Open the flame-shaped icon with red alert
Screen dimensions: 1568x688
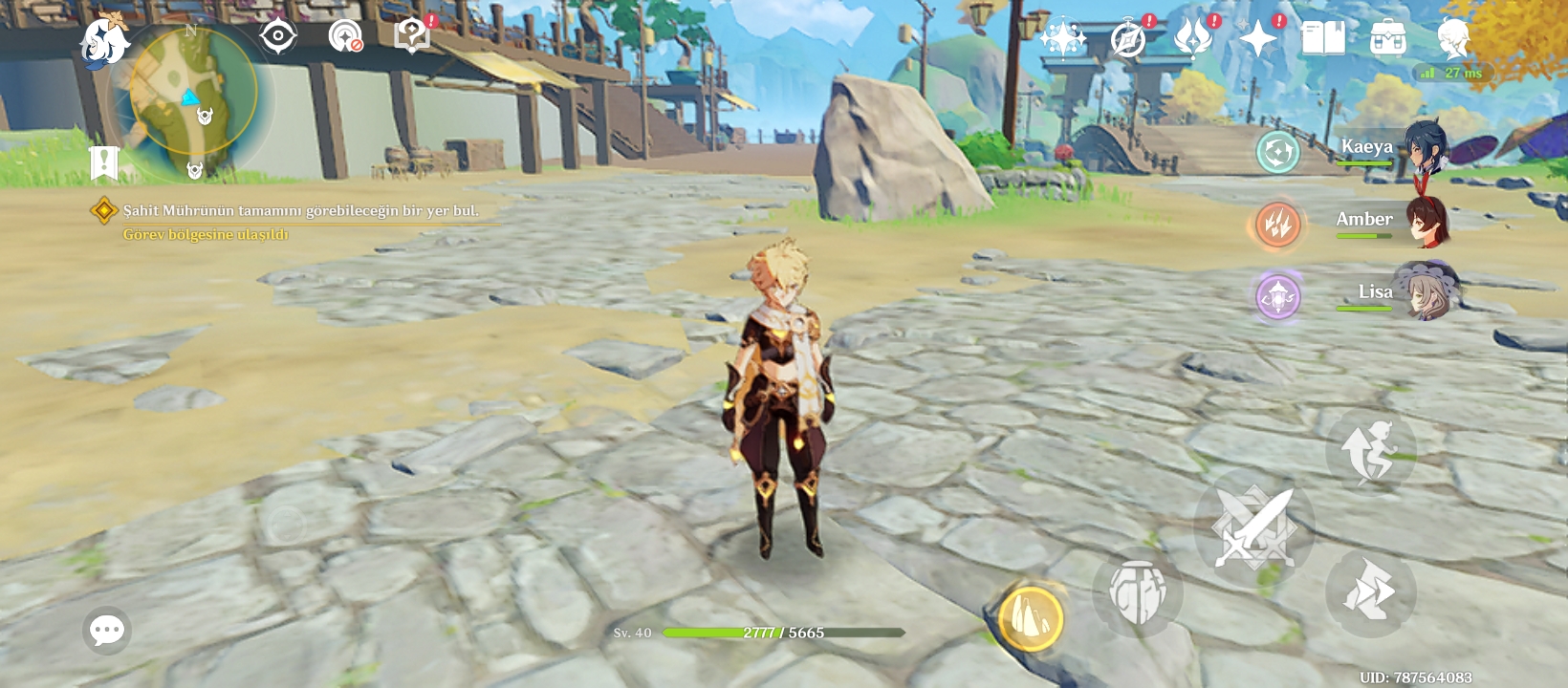click(x=1193, y=38)
